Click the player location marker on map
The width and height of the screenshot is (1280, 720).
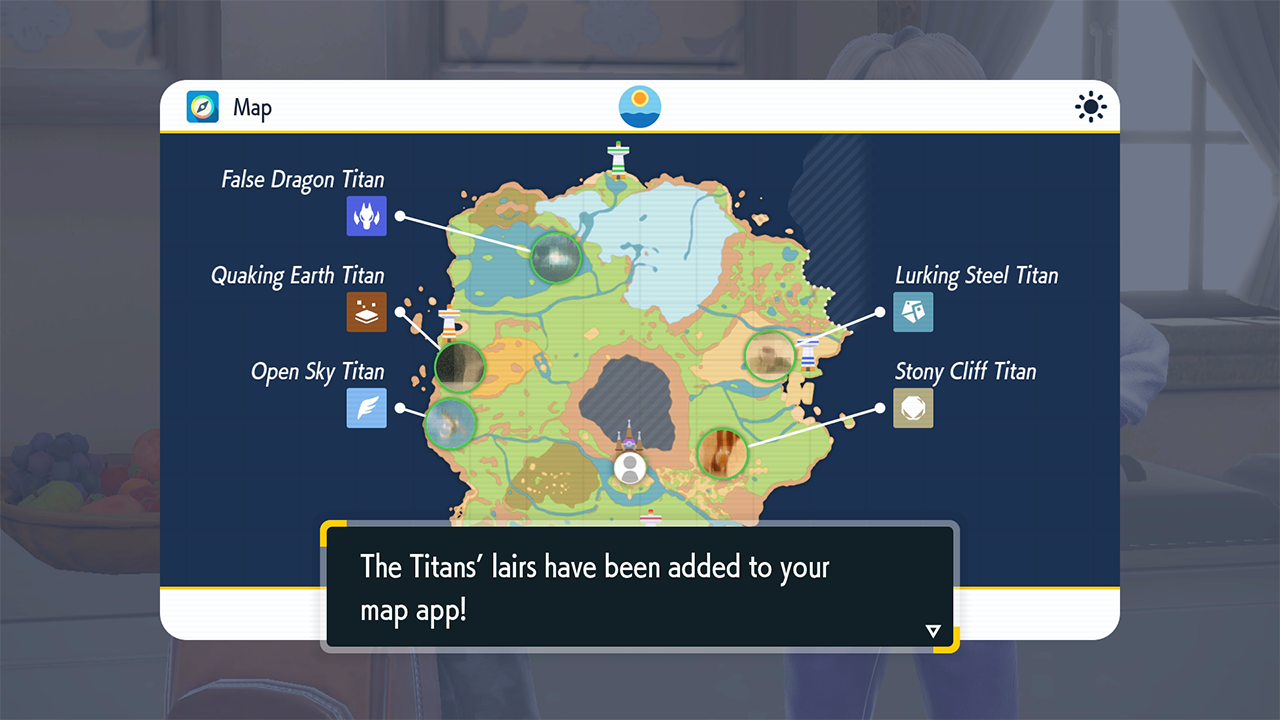click(629, 468)
